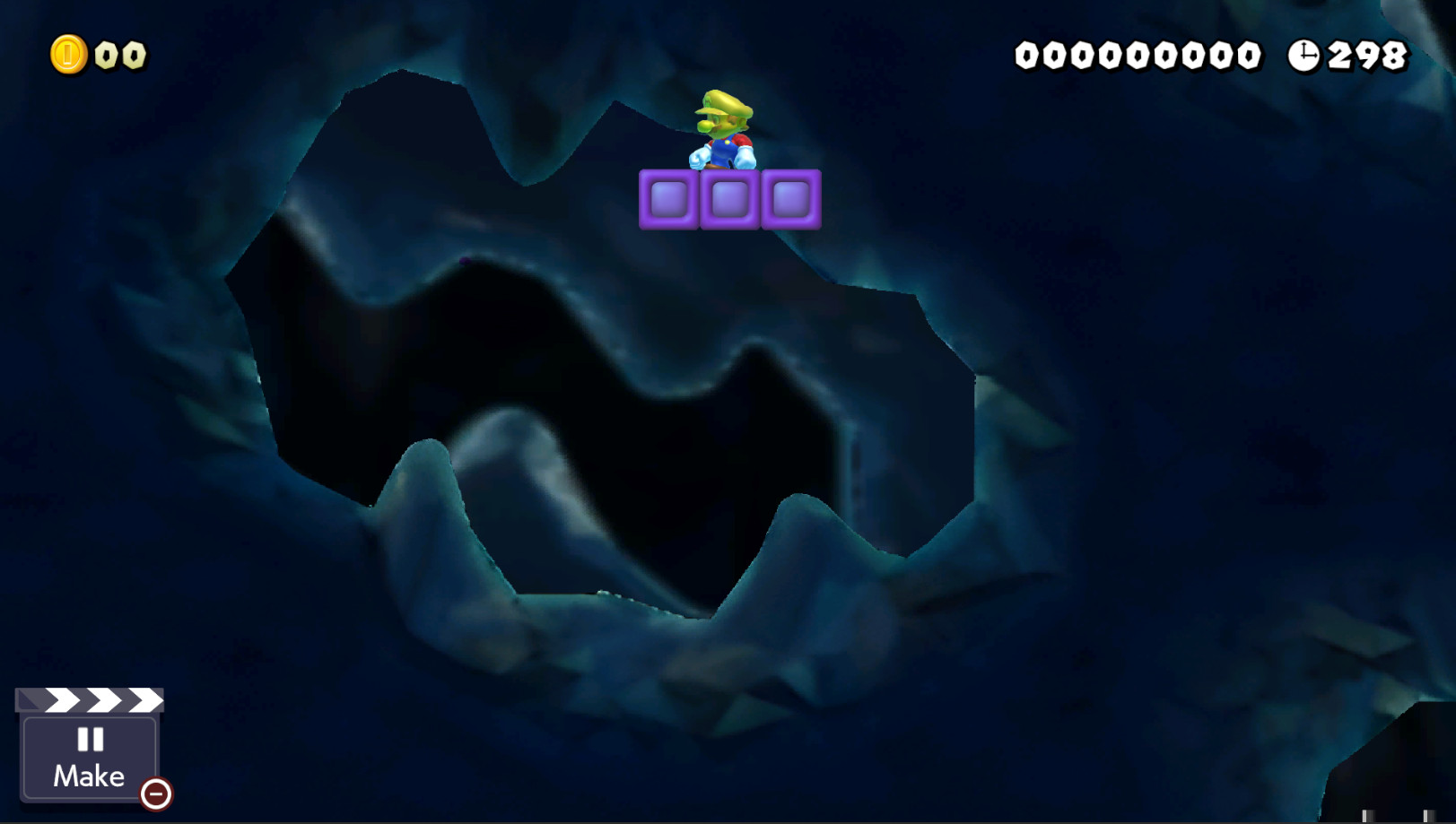Click the pause icon on the Make clapperboard
1456x824 pixels.
[x=89, y=741]
